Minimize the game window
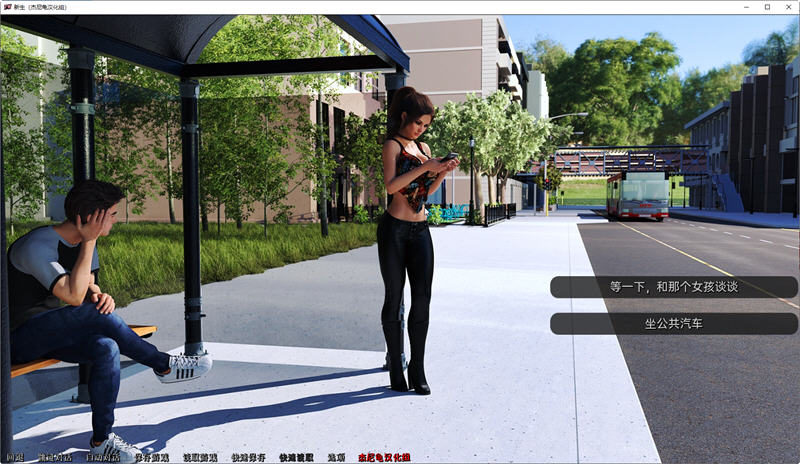 pos(741,7)
